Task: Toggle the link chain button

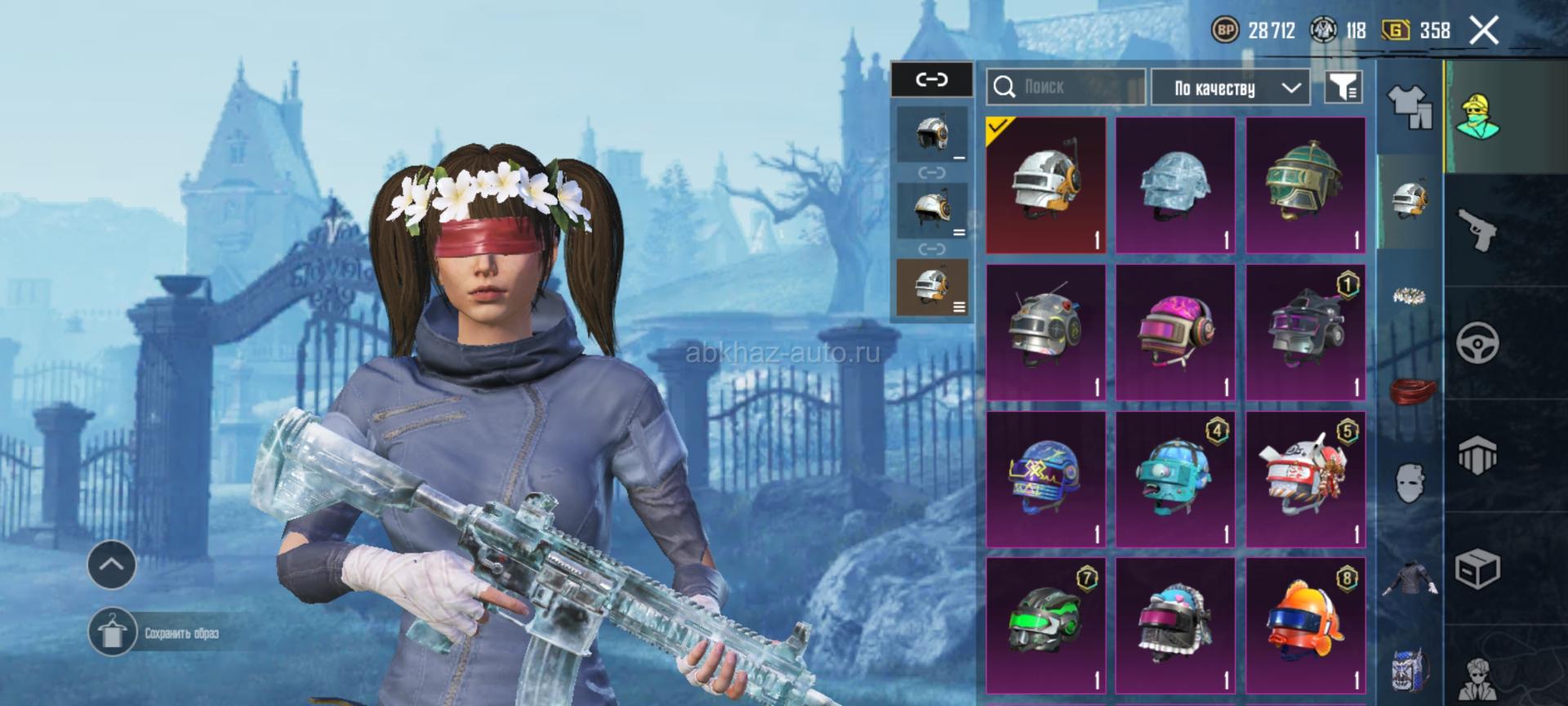Action: pos(931,79)
